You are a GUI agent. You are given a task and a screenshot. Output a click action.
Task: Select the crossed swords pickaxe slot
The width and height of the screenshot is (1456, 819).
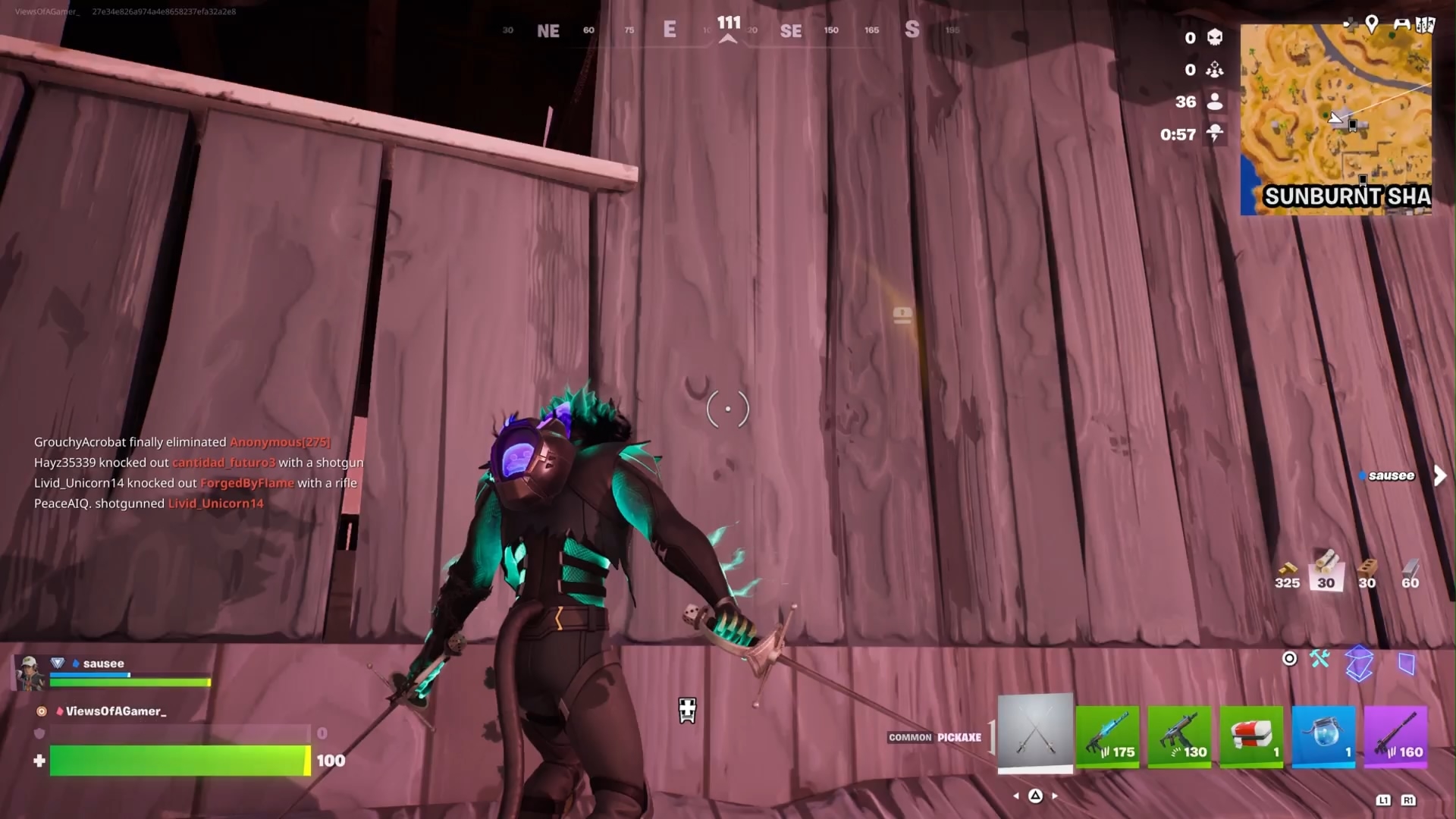[x=1035, y=731]
